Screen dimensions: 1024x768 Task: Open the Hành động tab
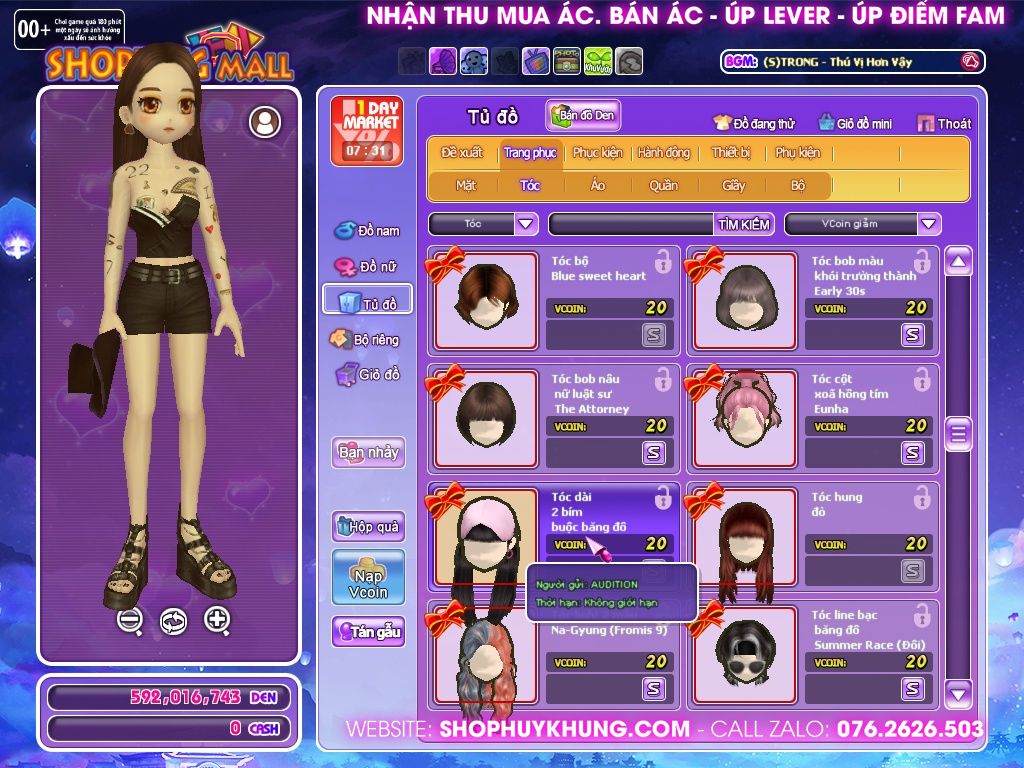[664, 153]
